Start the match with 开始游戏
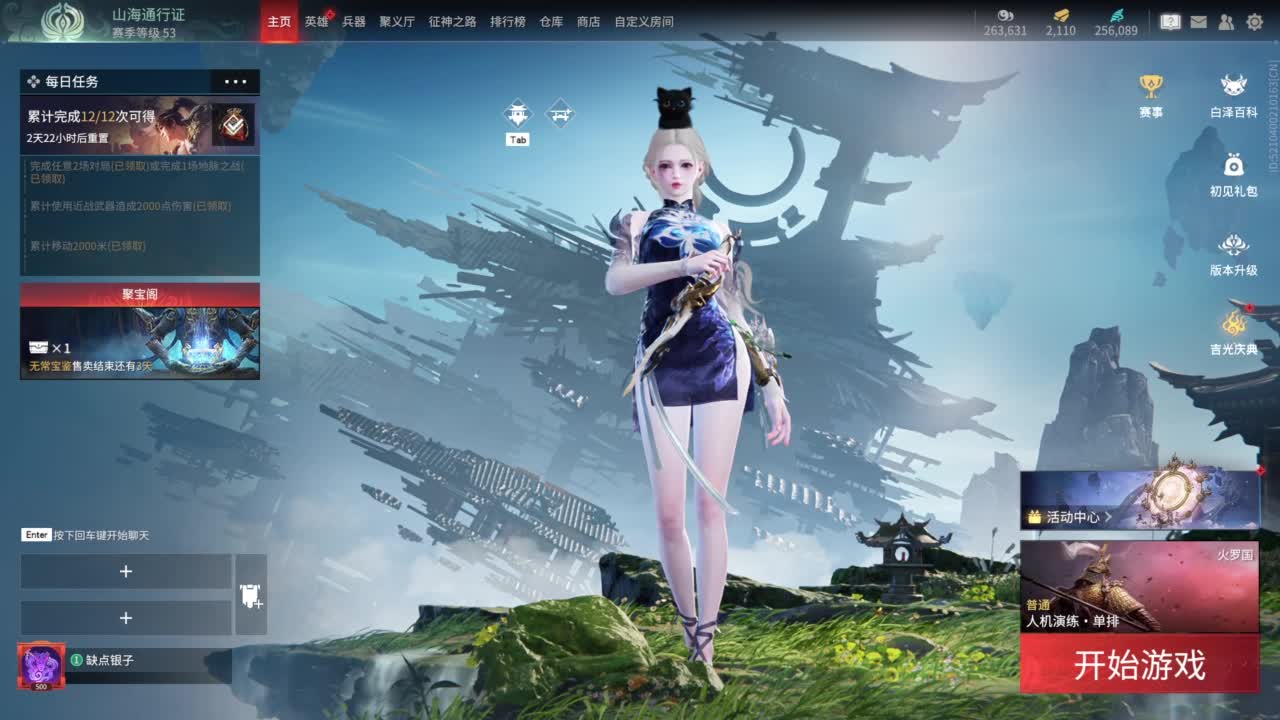Image resolution: width=1280 pixels, height=720 pixels. [1139, 665]
